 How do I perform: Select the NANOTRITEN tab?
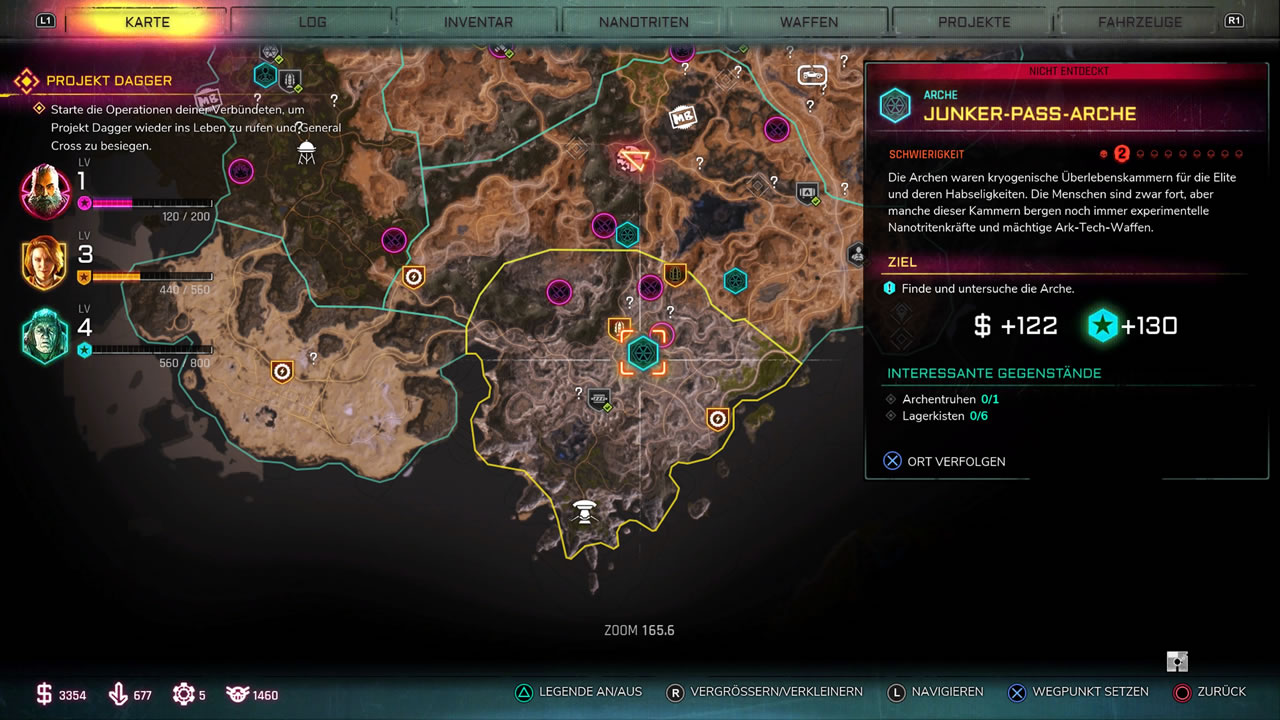(644, 22)
